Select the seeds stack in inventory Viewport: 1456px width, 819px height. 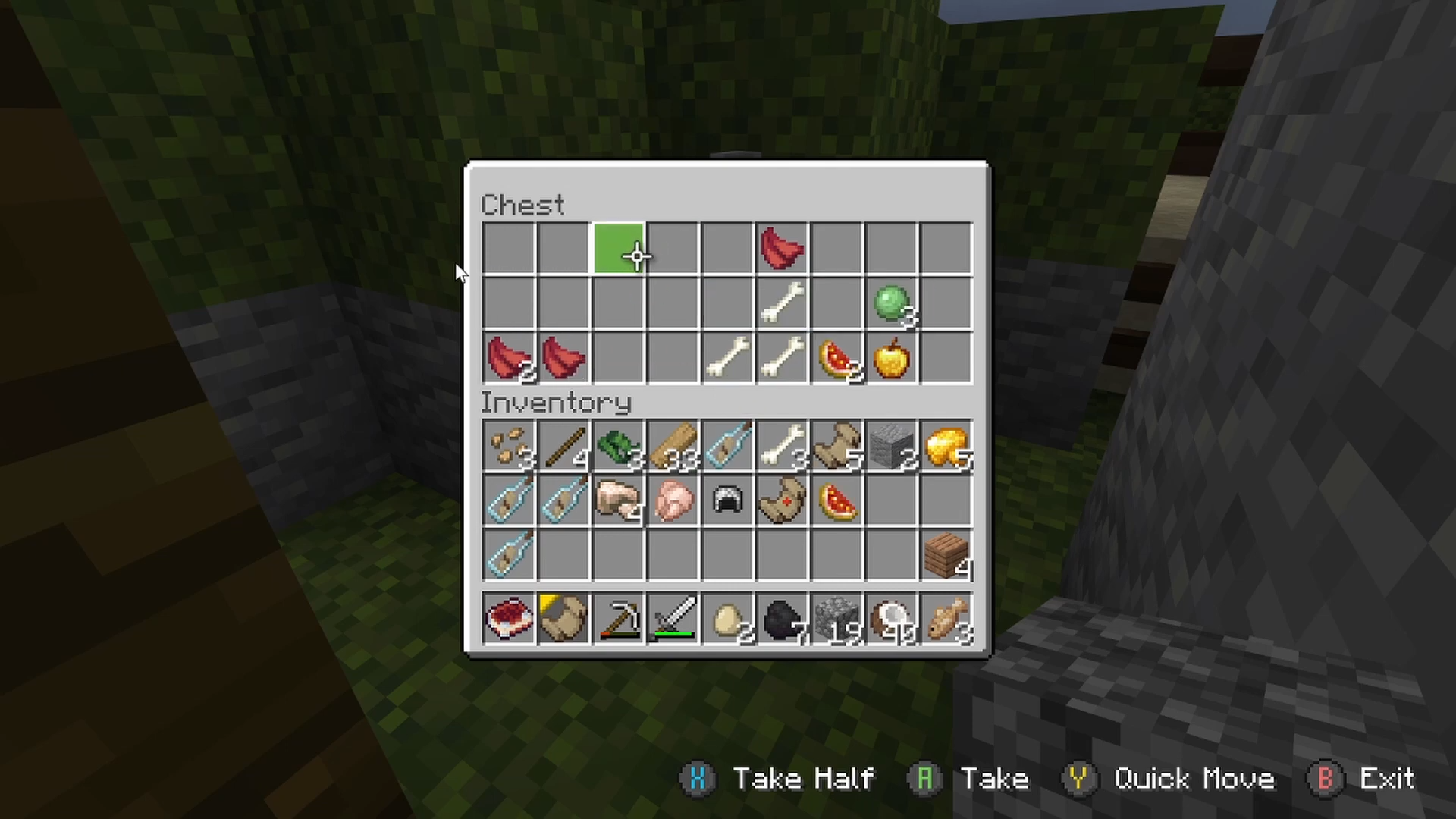pyautogui.click(x=509, y=446)
